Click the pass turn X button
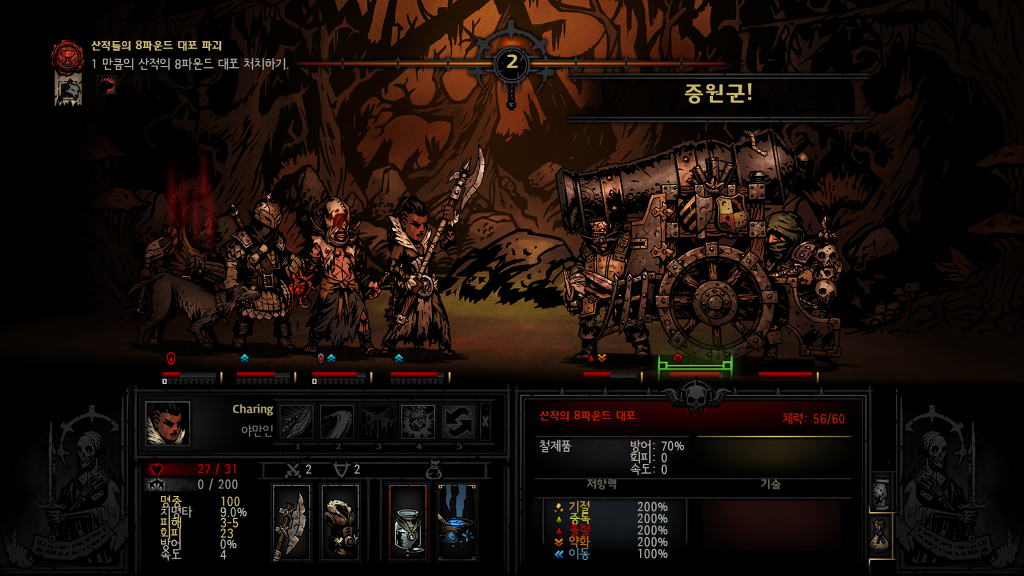1024x576 pixels. (x=486, y=421)
